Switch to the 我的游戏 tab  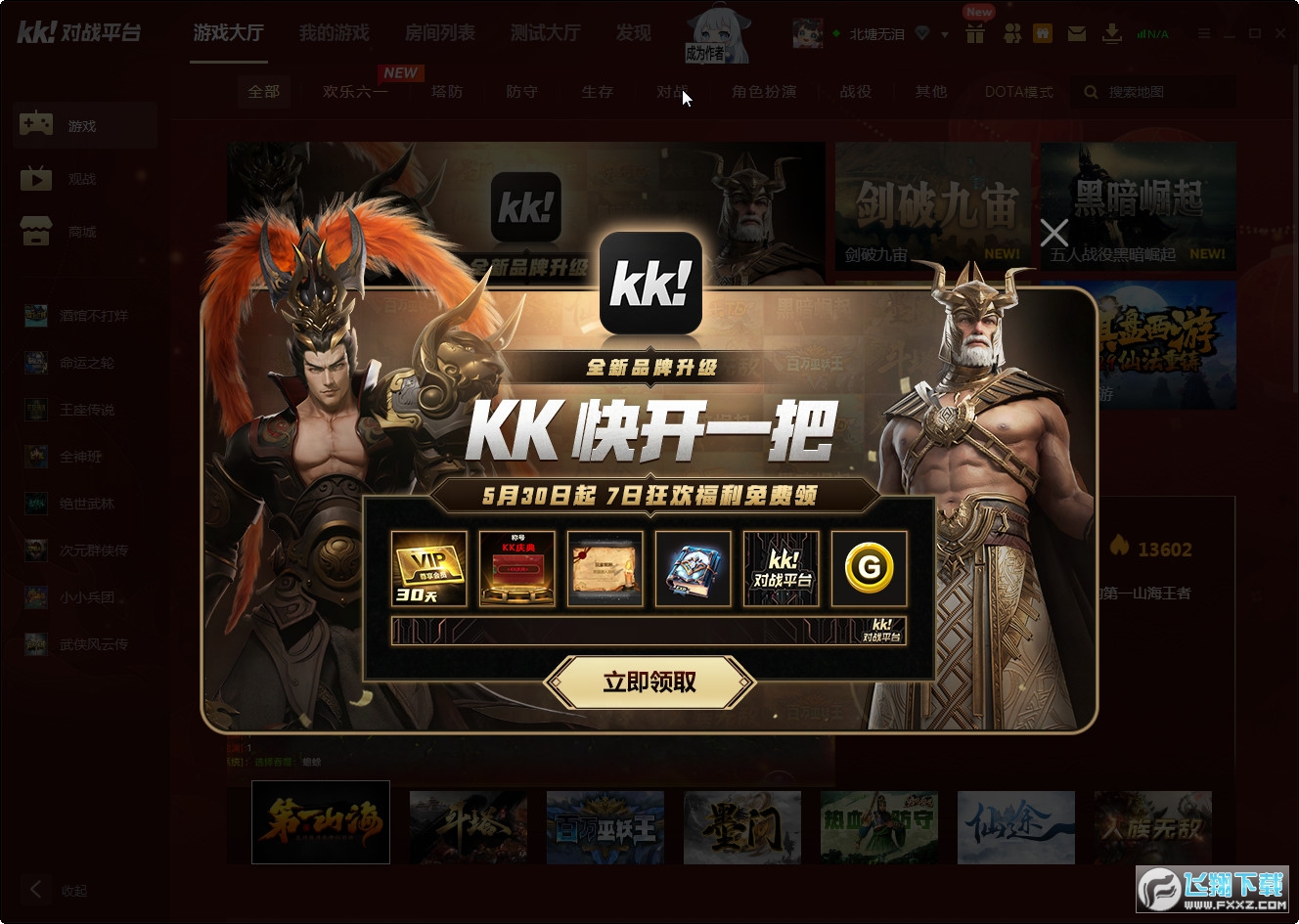[x=335, y=32]
